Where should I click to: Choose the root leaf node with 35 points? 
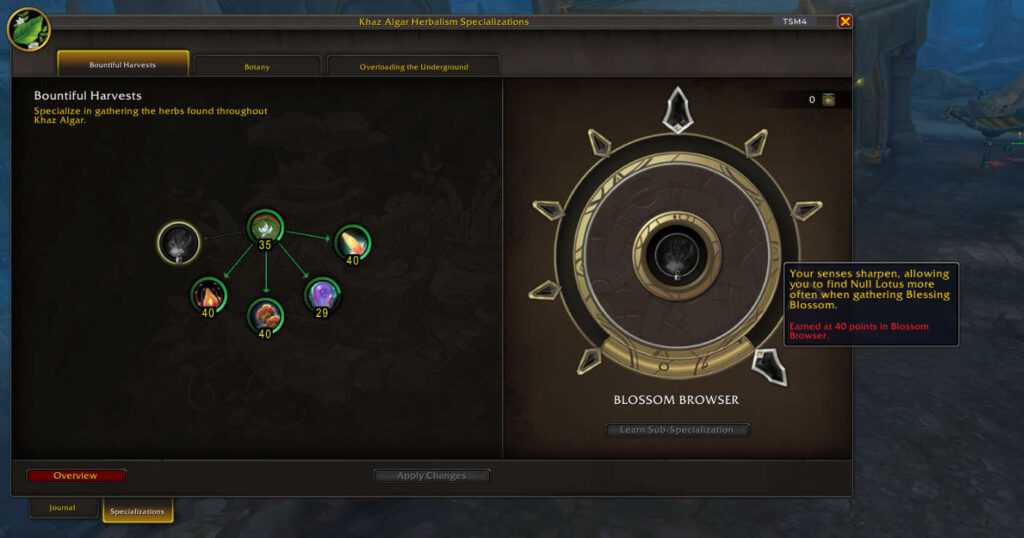coord(265,227)
